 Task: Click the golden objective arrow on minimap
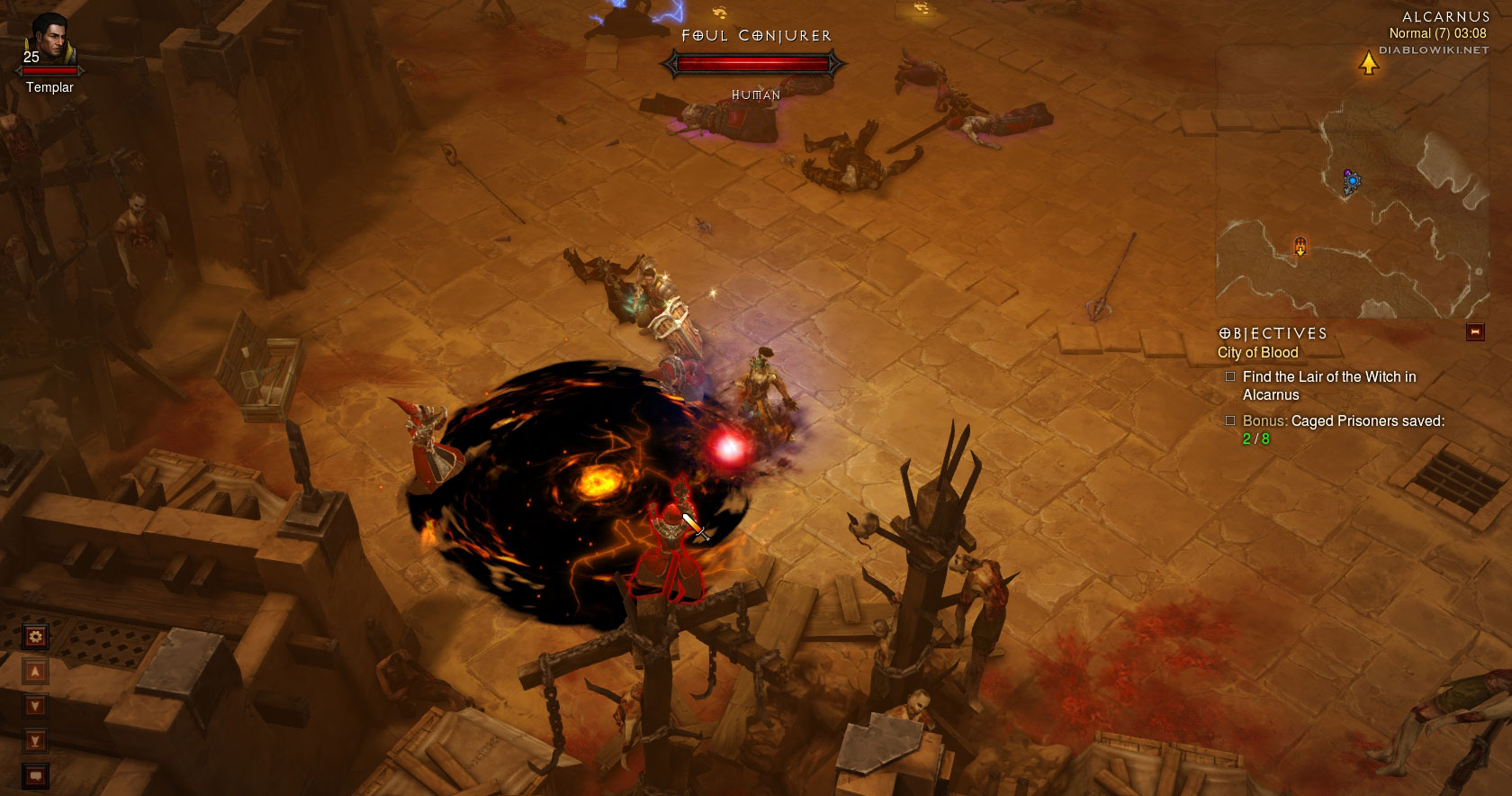tap(1368, 63)
